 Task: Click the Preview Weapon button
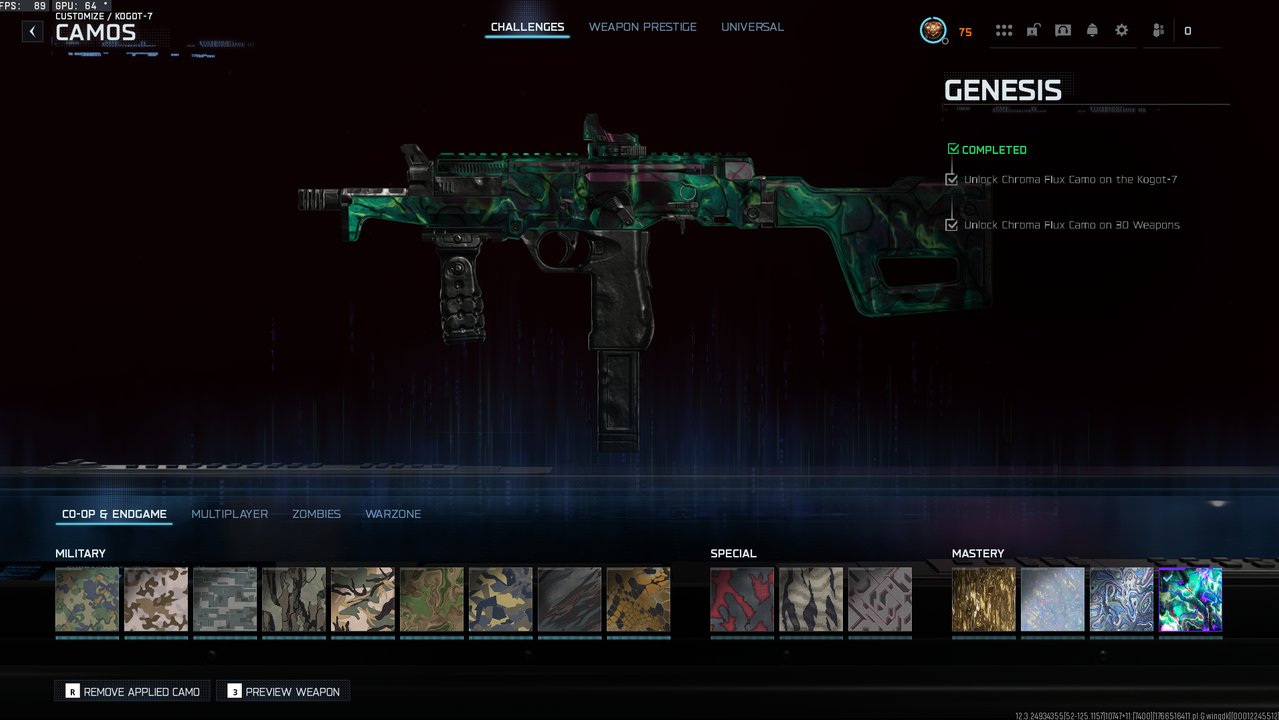click(x=283, y=691)
